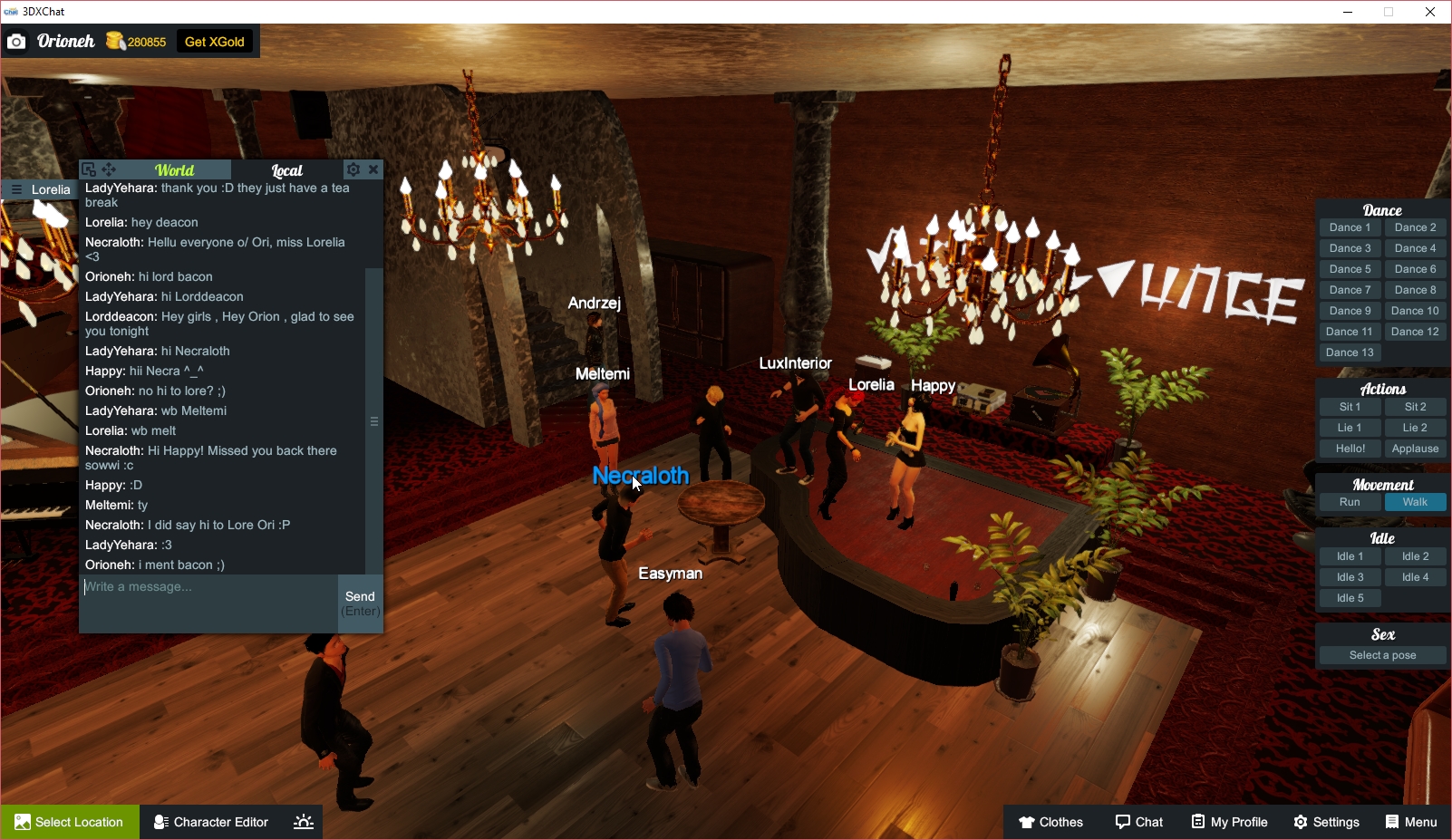This screenshot has width=1452, height=840.
Task: Enable Run movement mode
Action: pyautogui.click(x=1350, y=501)
